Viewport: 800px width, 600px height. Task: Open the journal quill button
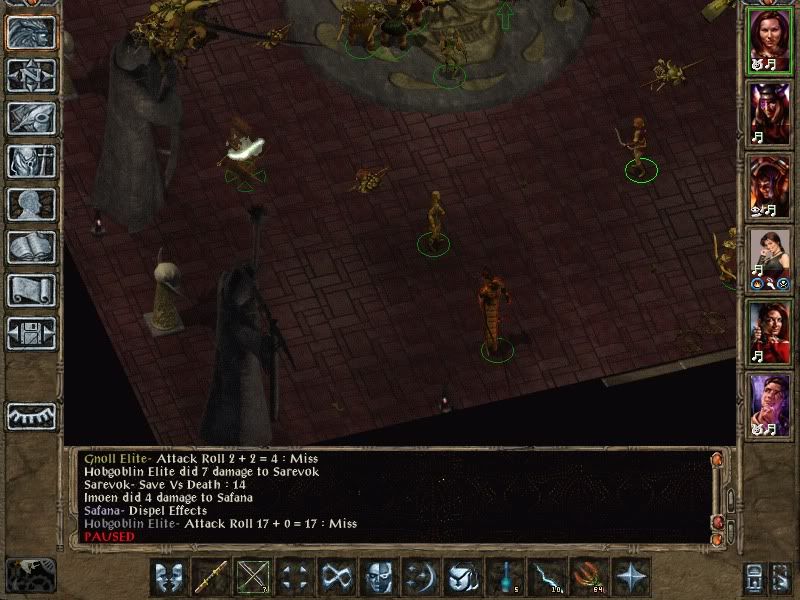pyautogui.click(x=30, y=118)
